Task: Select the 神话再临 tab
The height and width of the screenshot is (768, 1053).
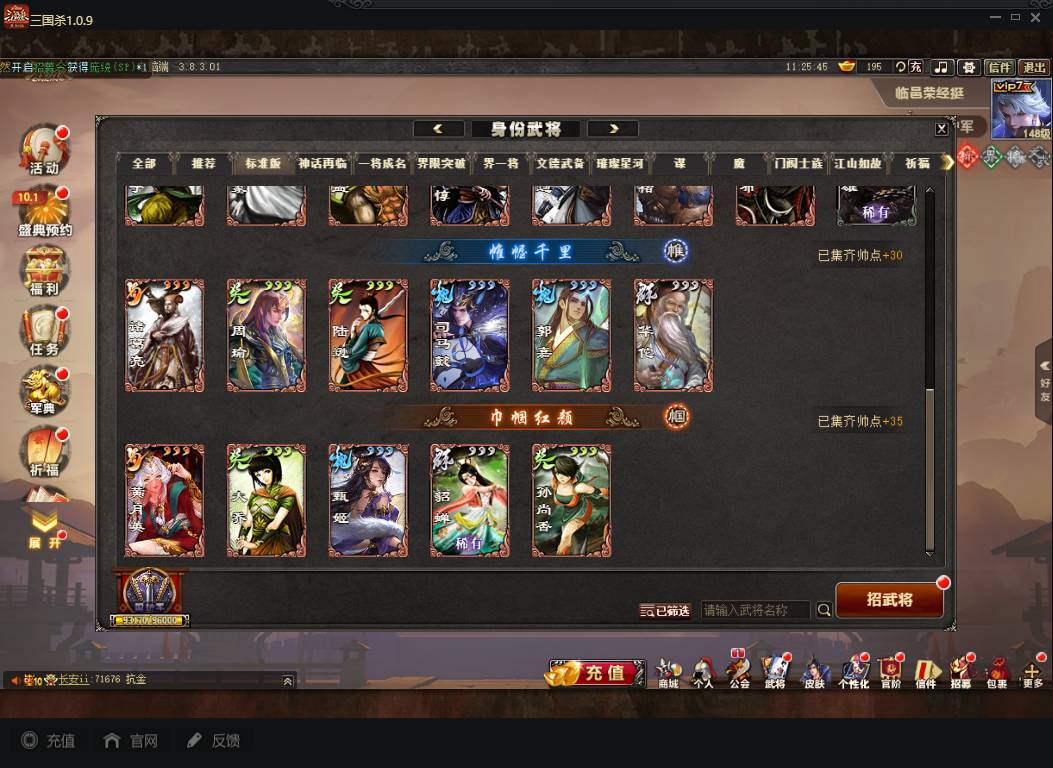Action: [322, 163]
